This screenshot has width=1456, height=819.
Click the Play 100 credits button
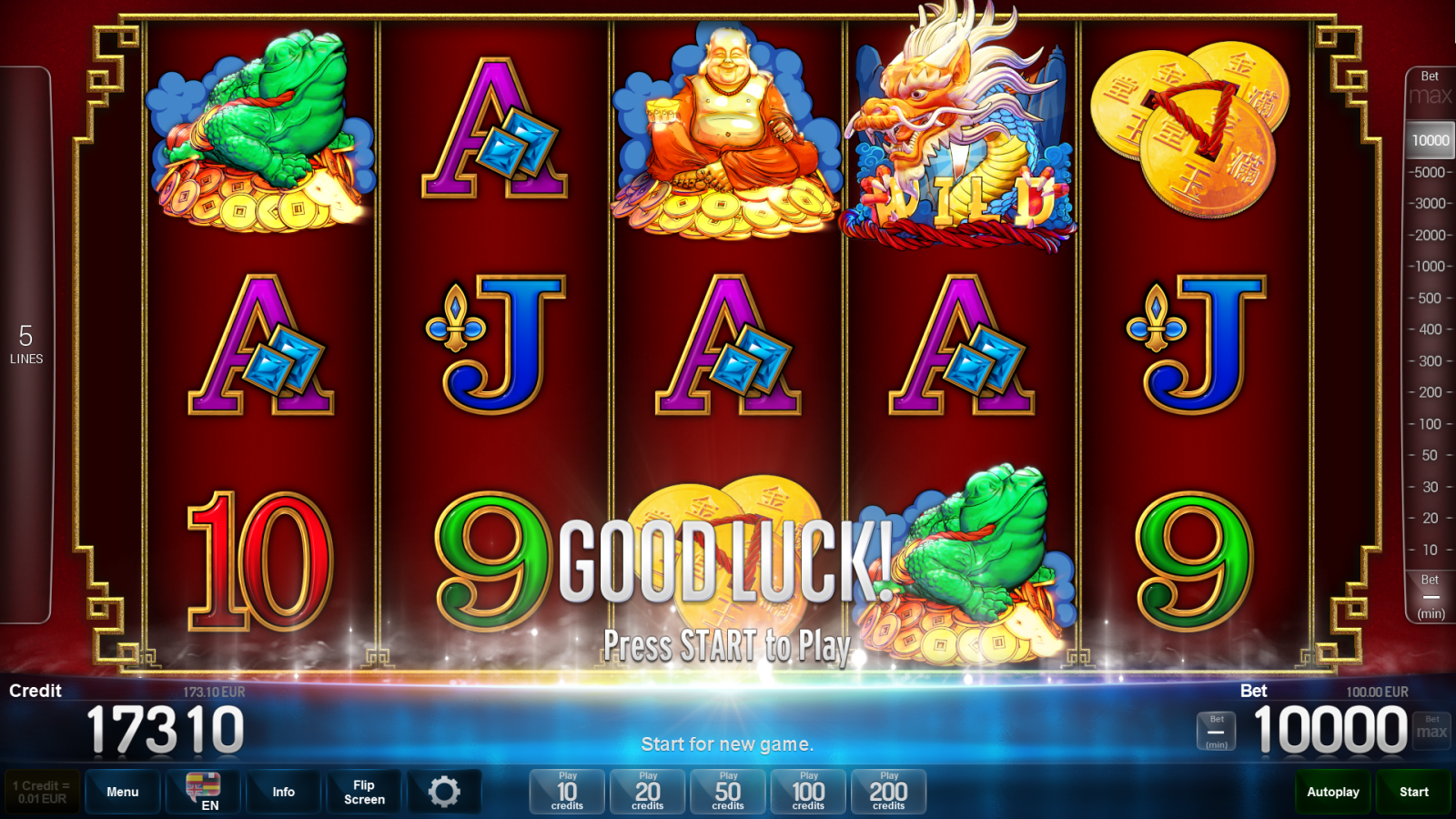(x=807, y=791)
